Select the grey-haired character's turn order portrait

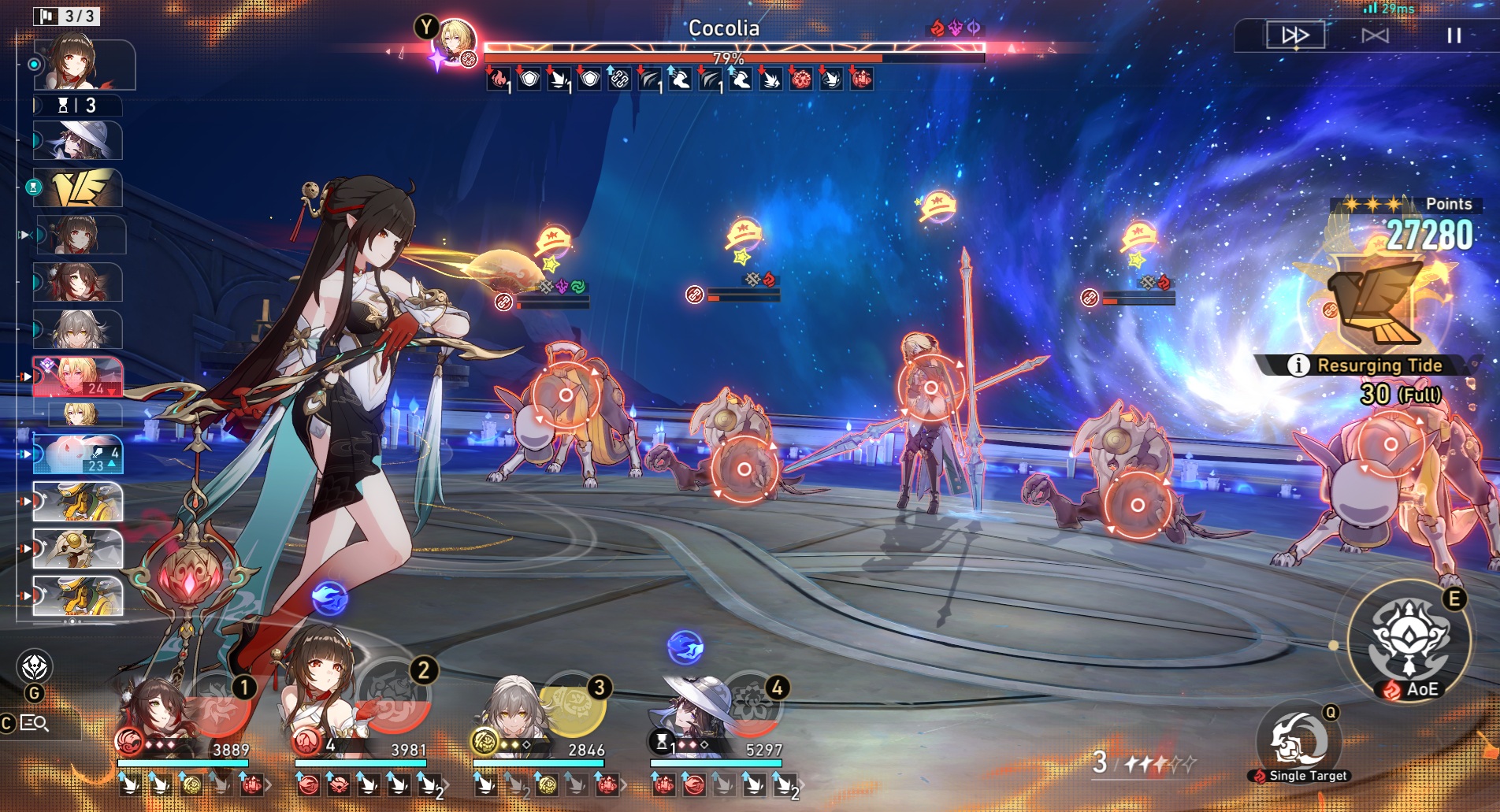click(x=79, y=329)
